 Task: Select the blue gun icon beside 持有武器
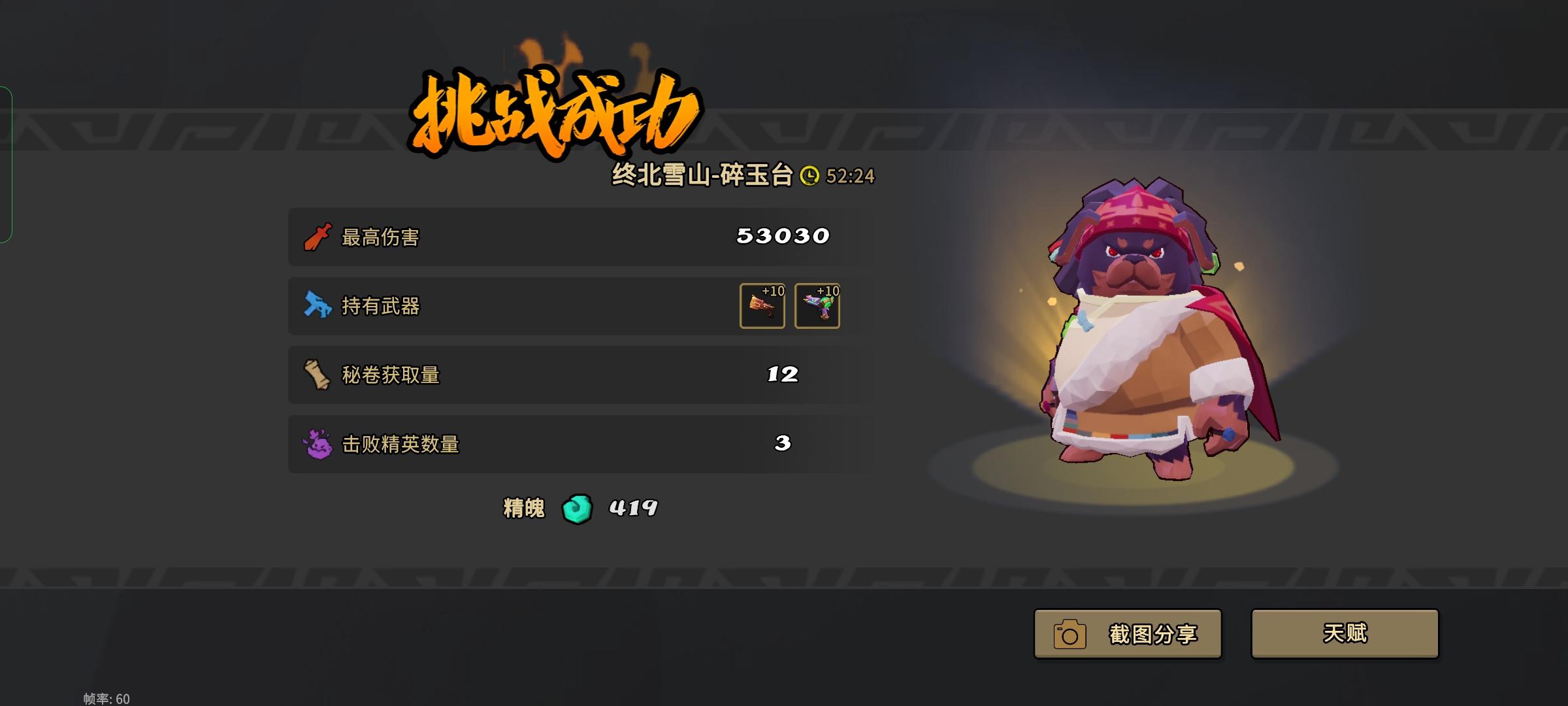pos(317,305)
